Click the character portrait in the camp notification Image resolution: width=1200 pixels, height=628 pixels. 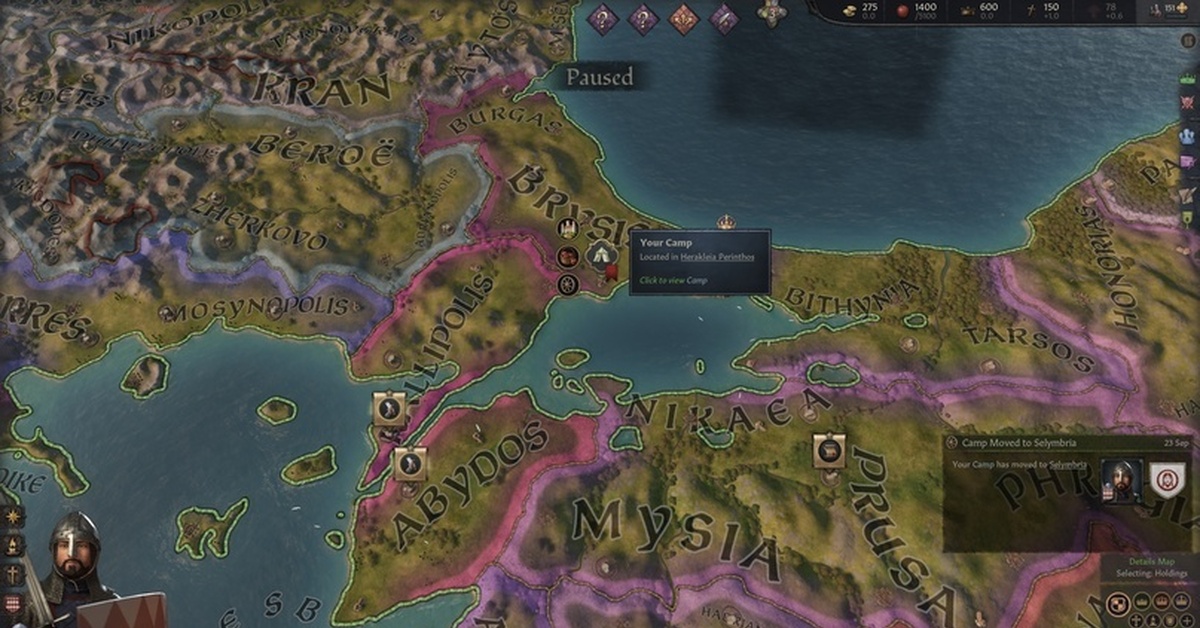tap(1121, 482)
